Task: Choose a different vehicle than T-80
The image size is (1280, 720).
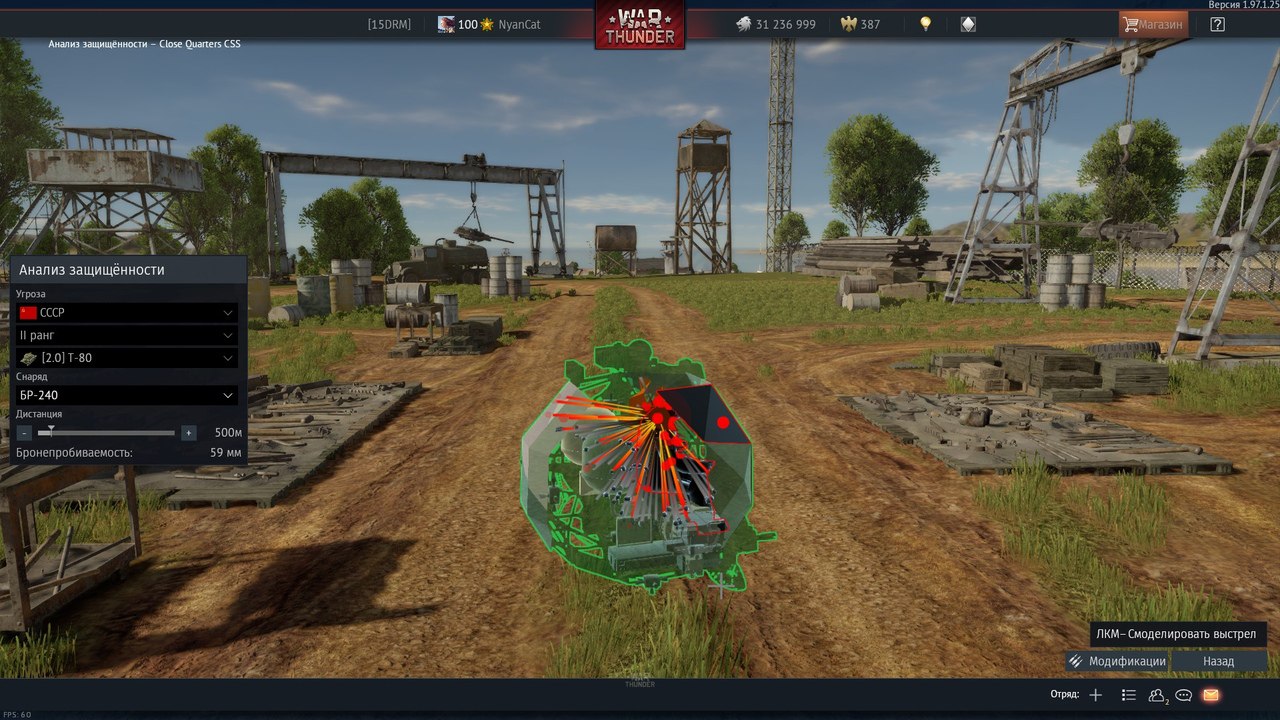Action: point(127,358)
